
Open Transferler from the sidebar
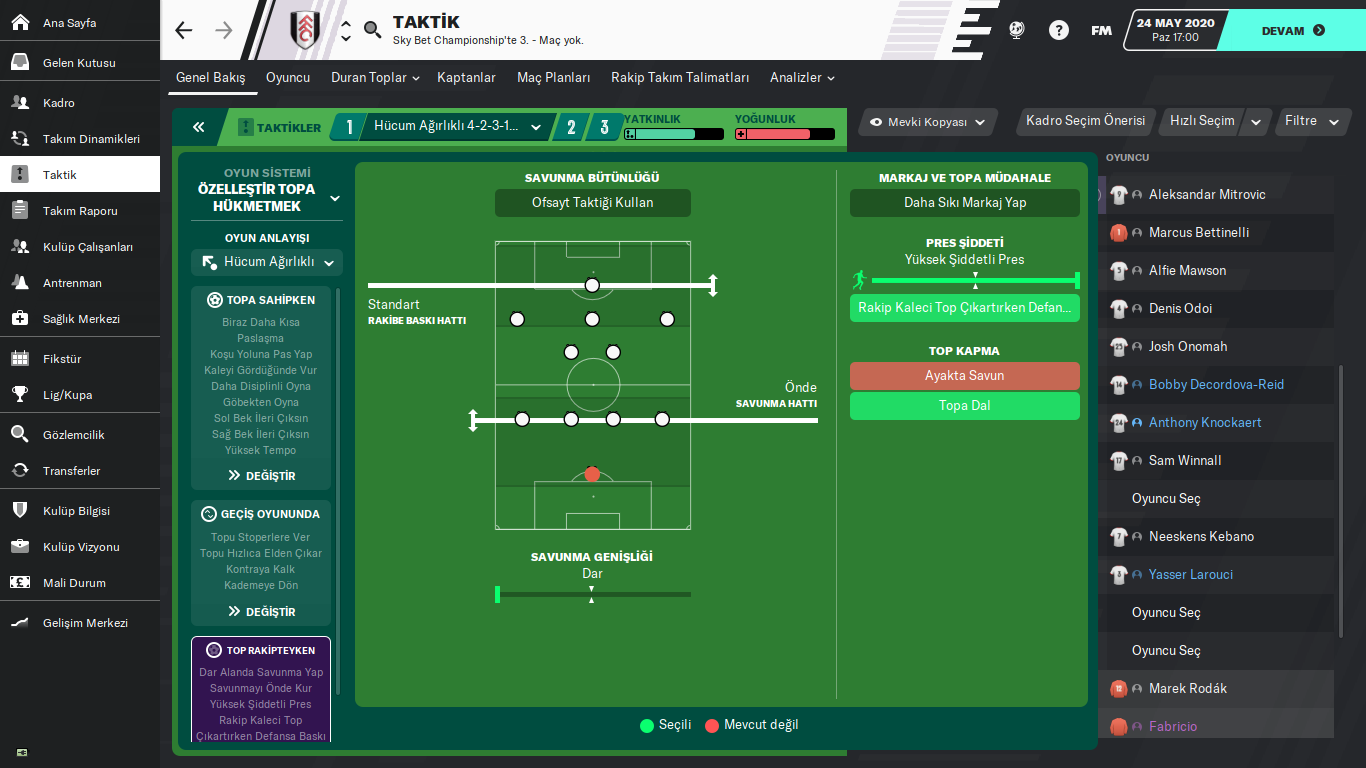[71, 471]
